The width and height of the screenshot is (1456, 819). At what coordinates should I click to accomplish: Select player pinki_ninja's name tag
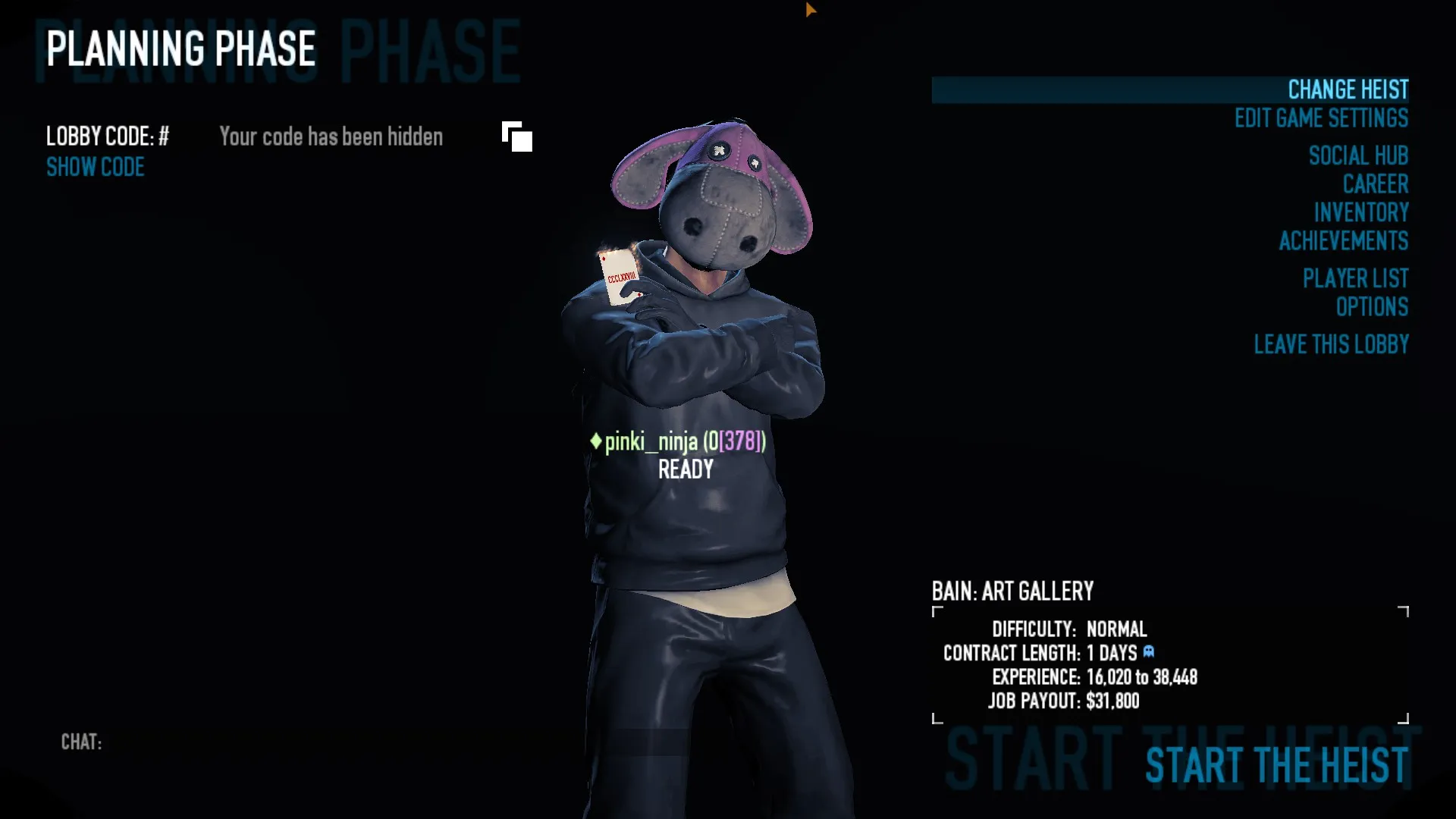click(679, 441)
